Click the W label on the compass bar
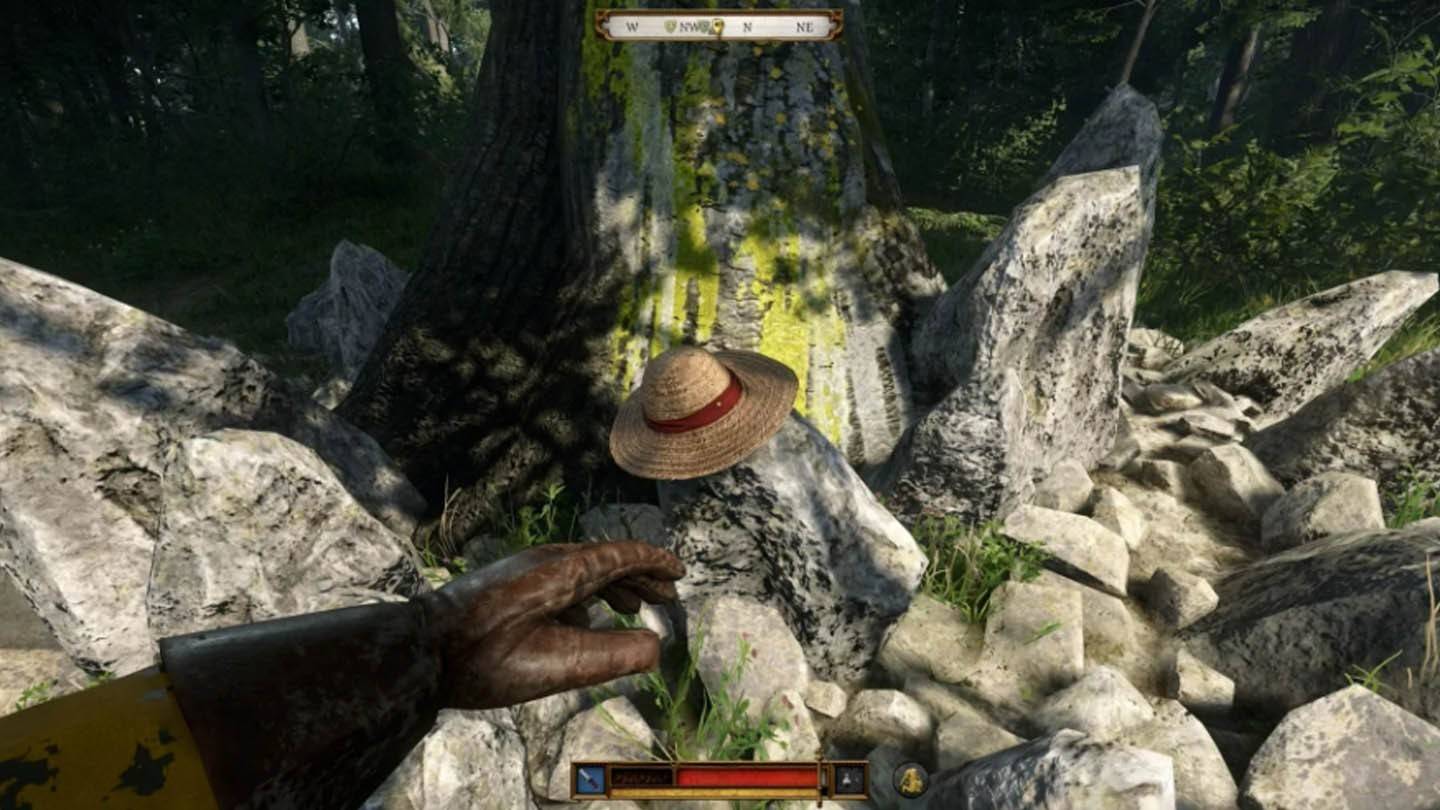 [631, 25]
